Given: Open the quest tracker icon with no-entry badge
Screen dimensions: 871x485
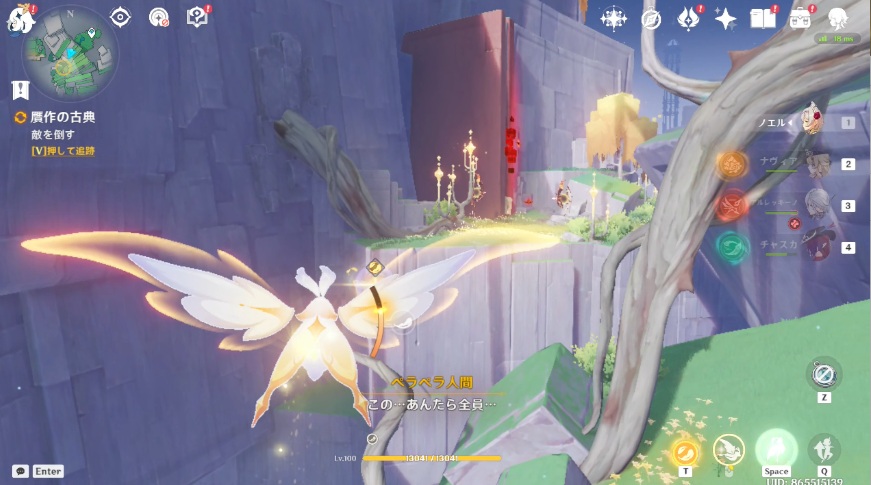Looking at the screenshot, I should pos(159,17).
